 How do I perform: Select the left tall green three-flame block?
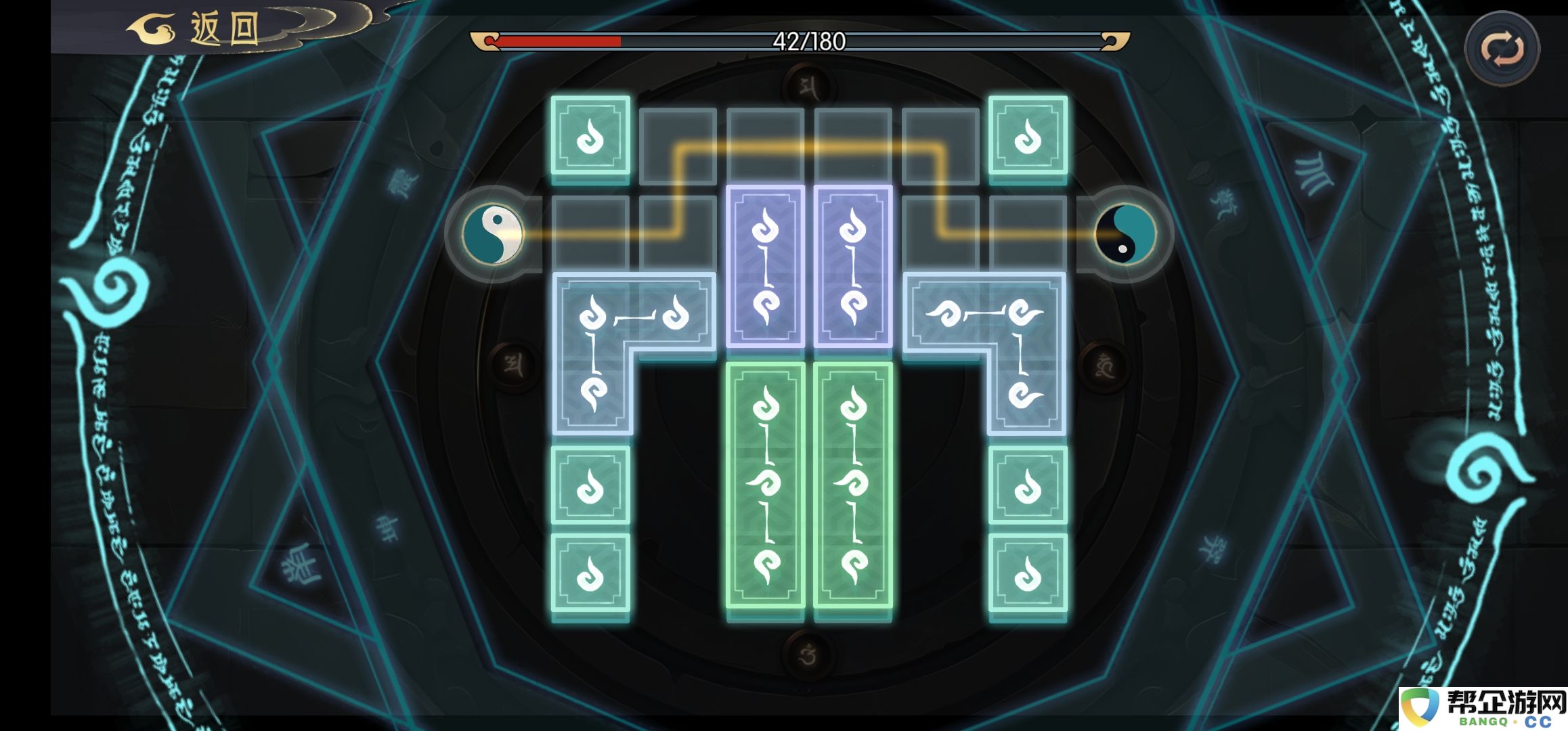pos(765,485)
